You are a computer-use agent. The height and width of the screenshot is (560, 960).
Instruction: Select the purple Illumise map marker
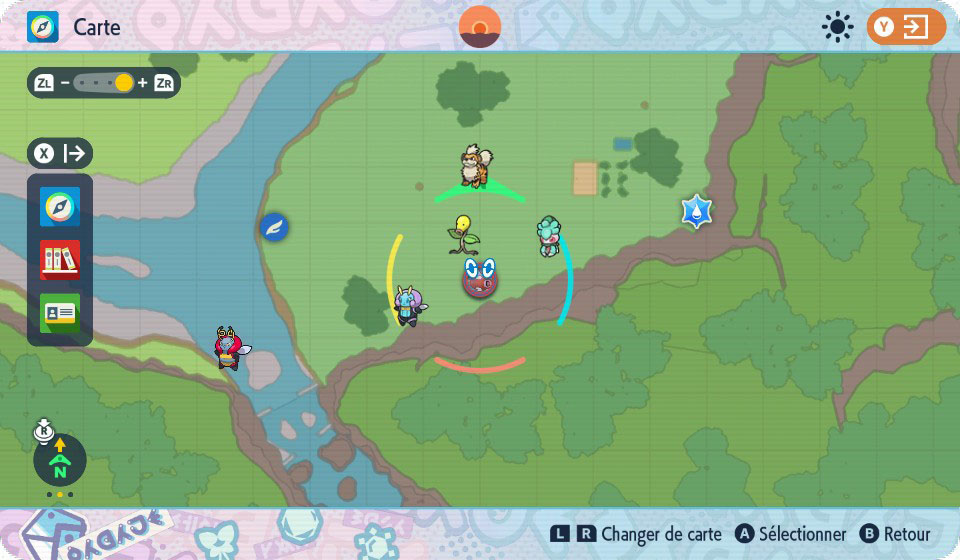coord(408,305)
